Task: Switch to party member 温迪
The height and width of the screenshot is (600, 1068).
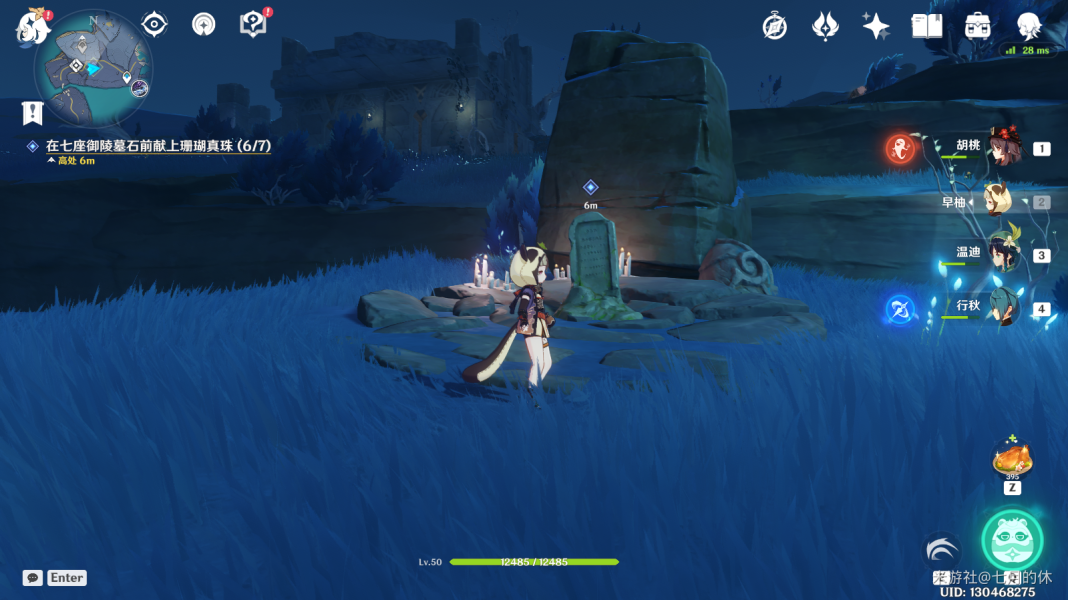Action: pyautogui.click(x=1001, y=254)
